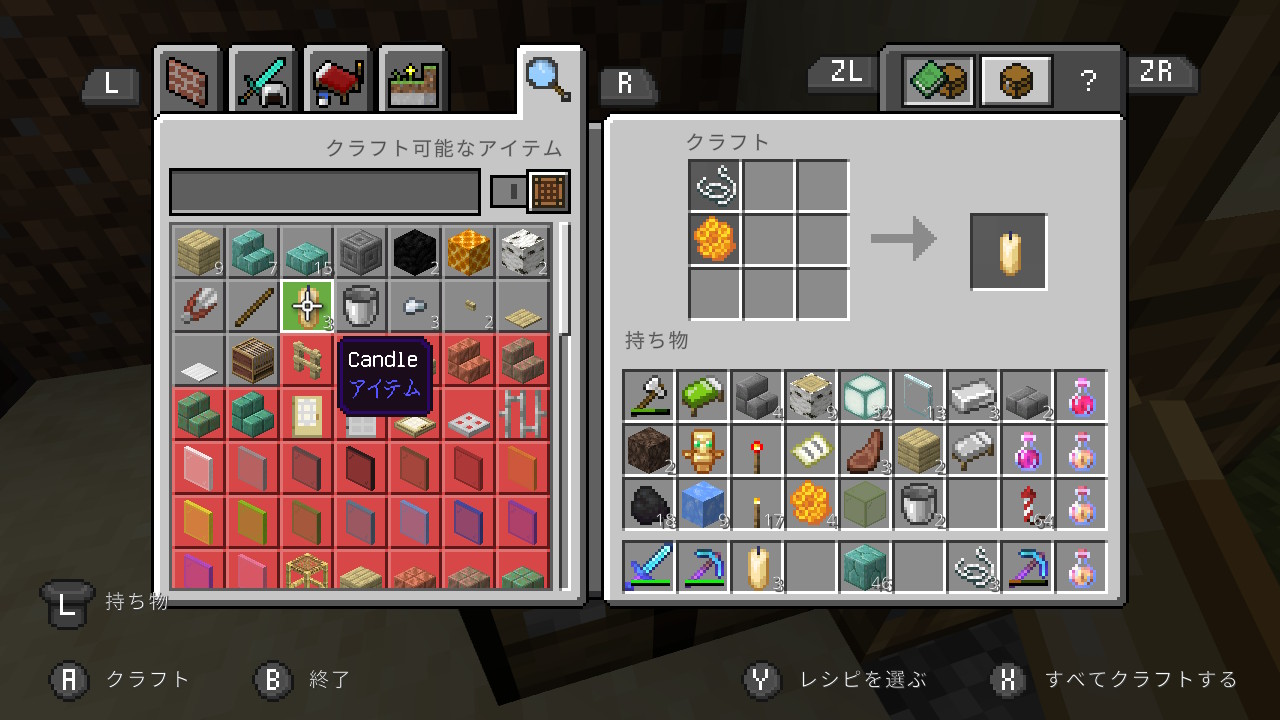Select the highlighted Candle recipe in the list
The height and width of the screenshot is (720, 1280).
pyautogui.click(x=305, y=306)
